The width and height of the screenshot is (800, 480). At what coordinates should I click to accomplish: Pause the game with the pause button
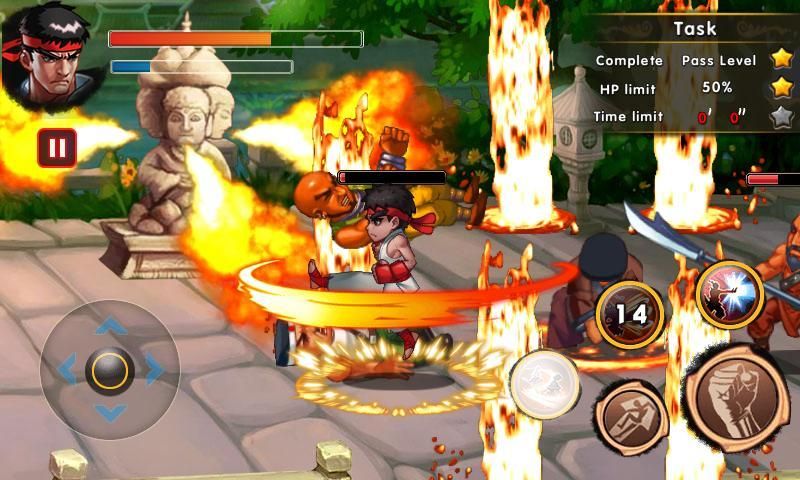click(x=57, y=148)
